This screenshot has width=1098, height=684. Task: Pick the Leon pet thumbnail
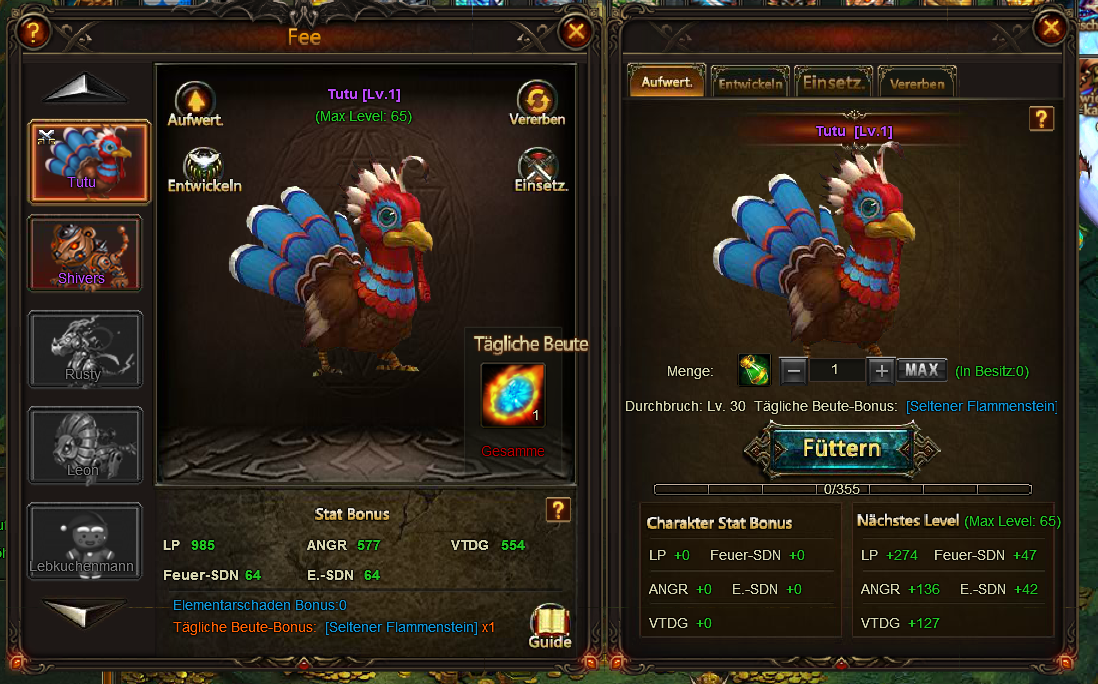tap(84, 445)
